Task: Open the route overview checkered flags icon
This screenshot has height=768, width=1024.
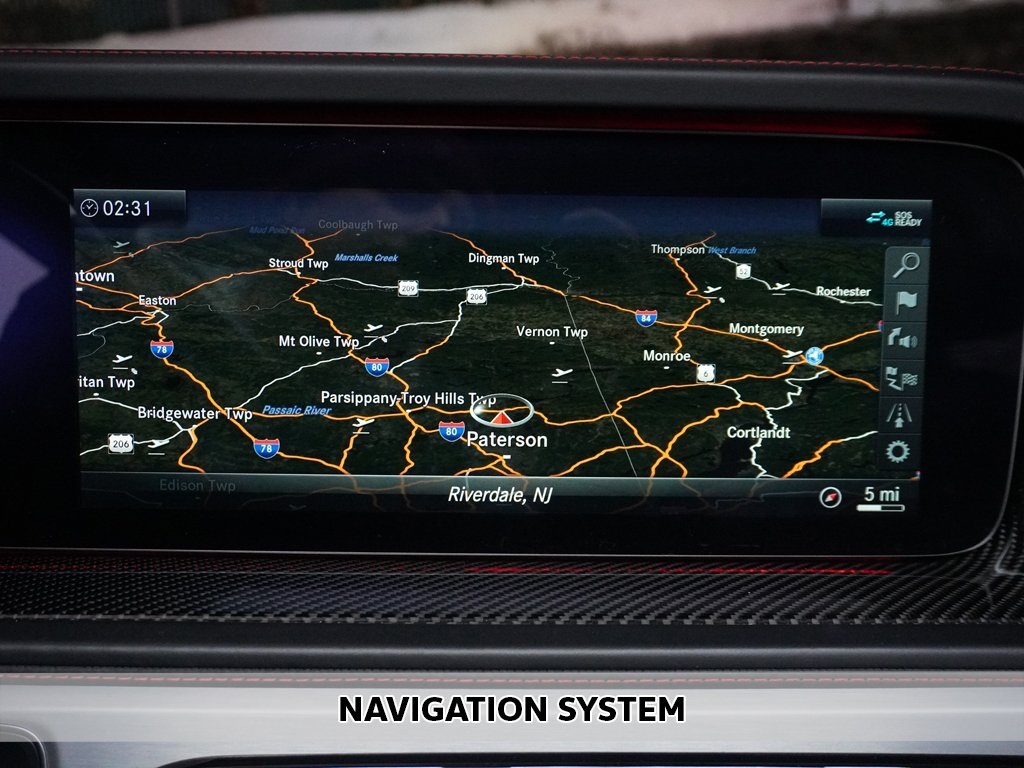Action: coord(903,378)
